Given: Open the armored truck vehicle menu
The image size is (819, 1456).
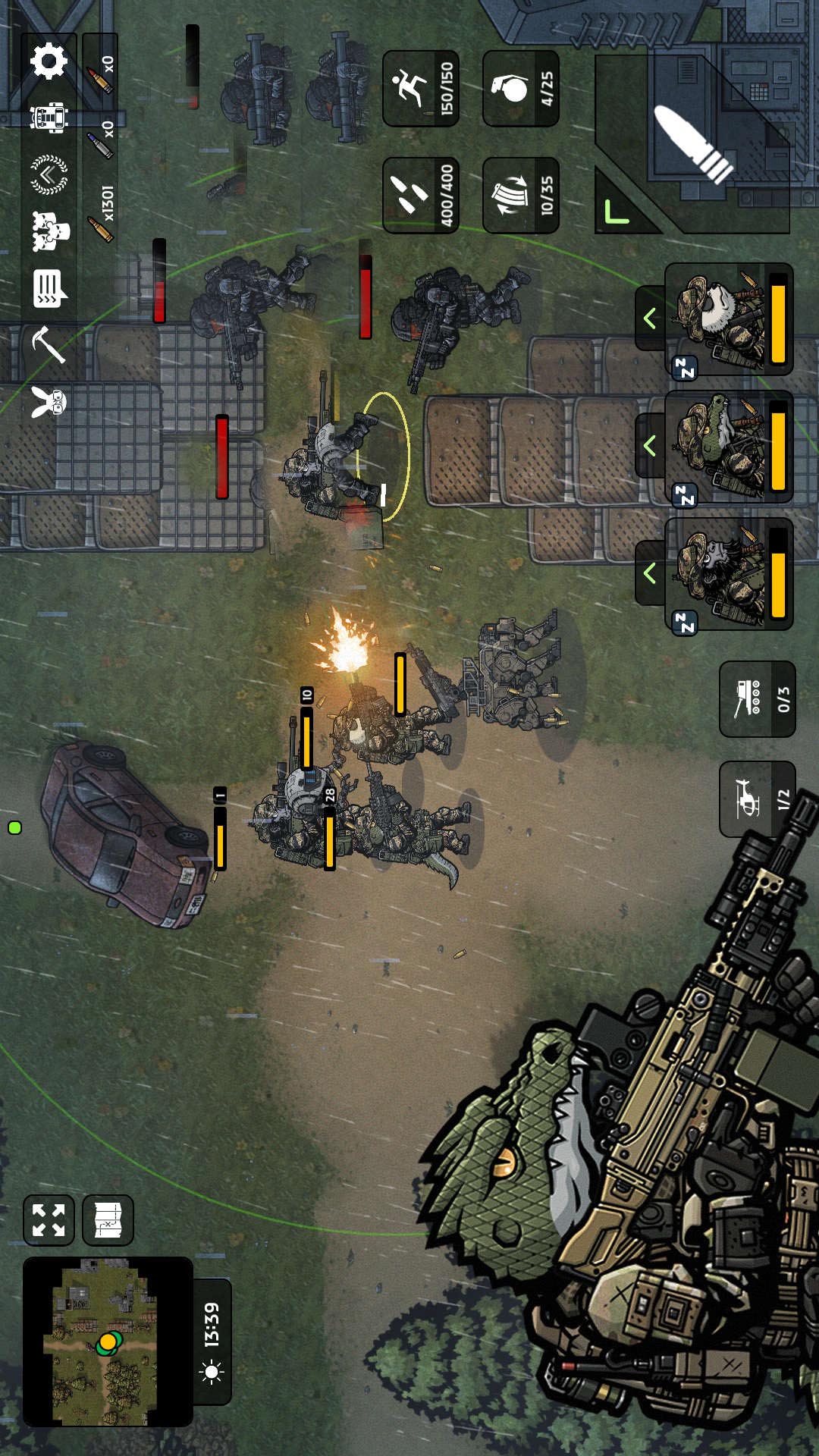Looking at the screenshot, I should click(49, 118).
